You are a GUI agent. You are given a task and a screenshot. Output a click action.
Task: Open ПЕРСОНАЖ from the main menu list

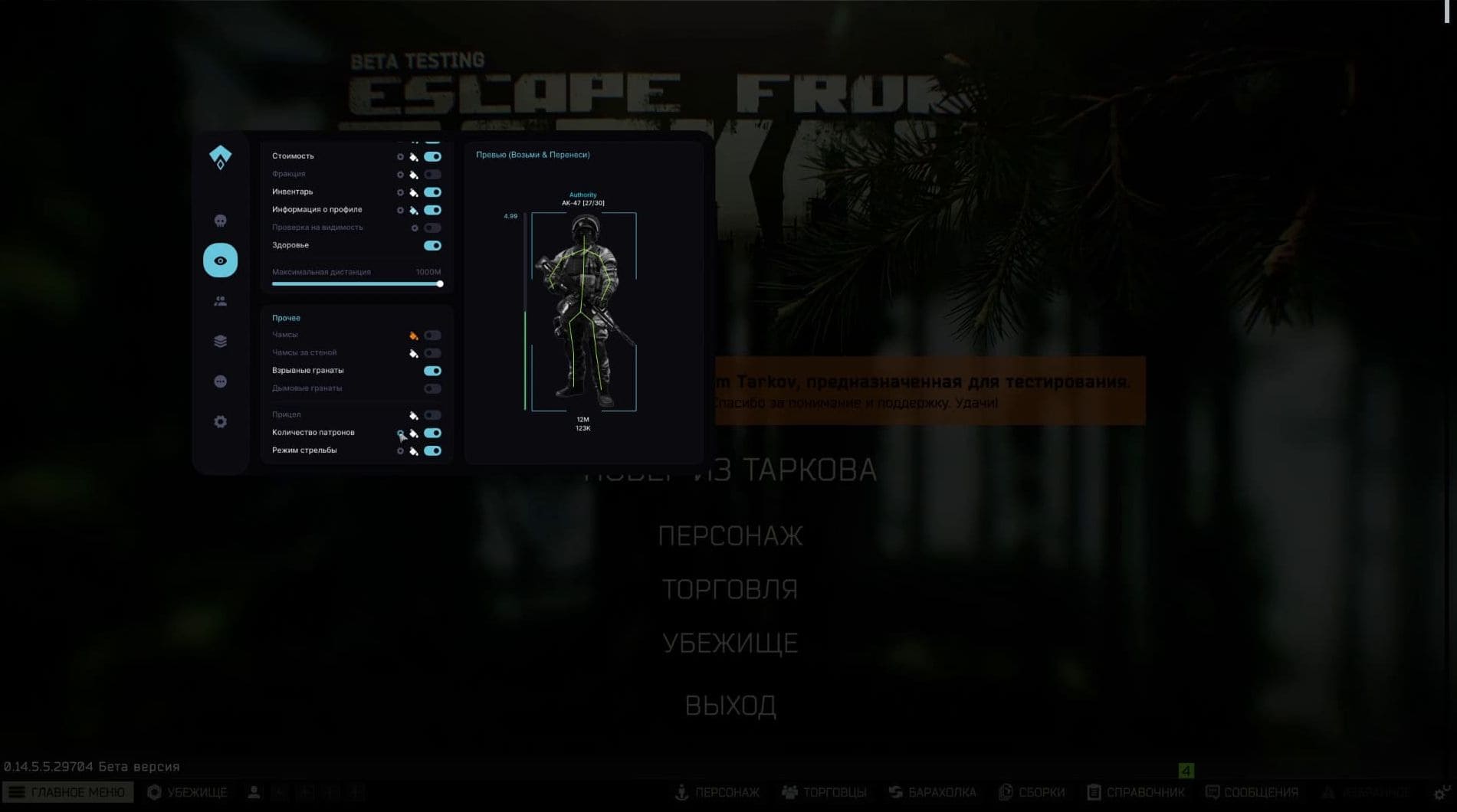pos(730,536)
